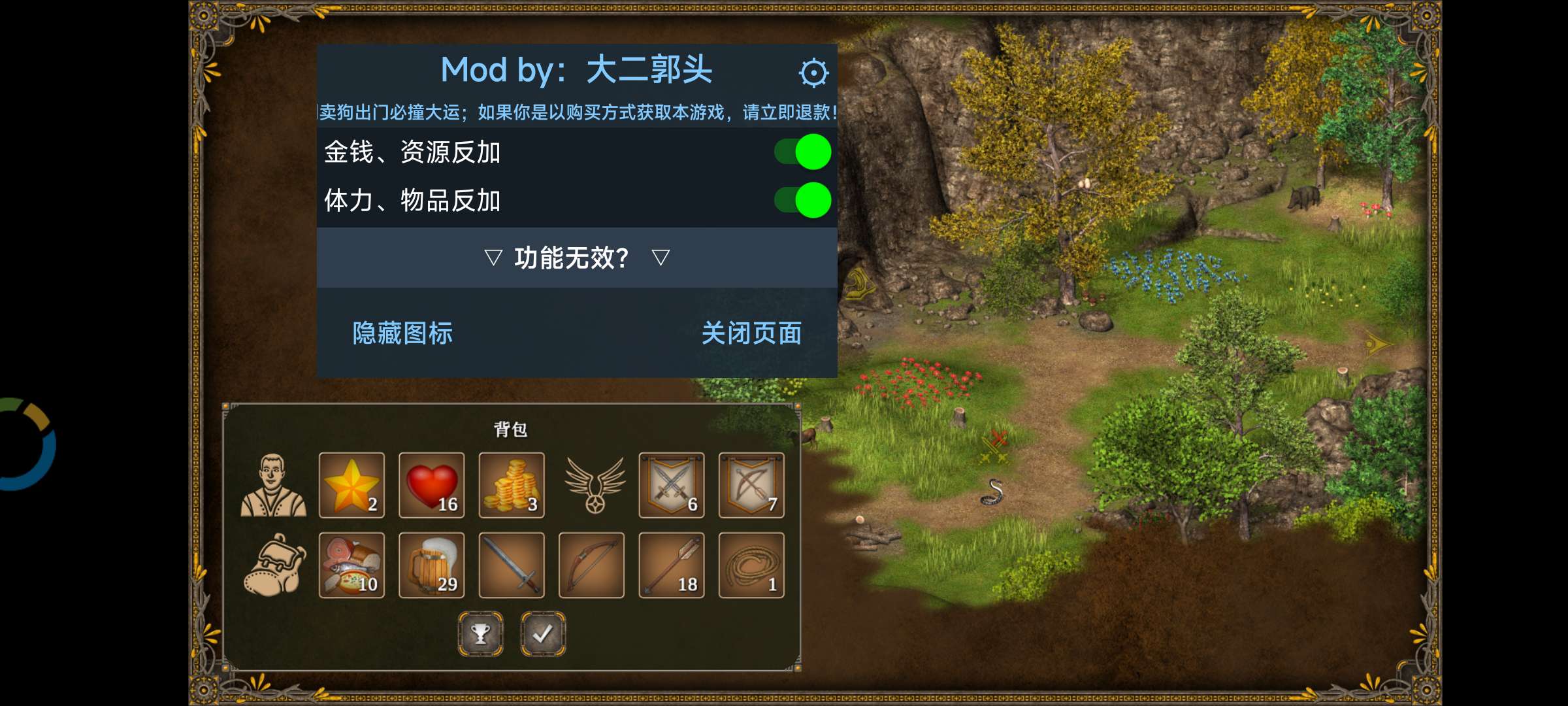This screenshot has height=706, width=1568.
Task: Click 关闭页面 to close the mod page
Action: pyautogui.click(x=752, y=333)
